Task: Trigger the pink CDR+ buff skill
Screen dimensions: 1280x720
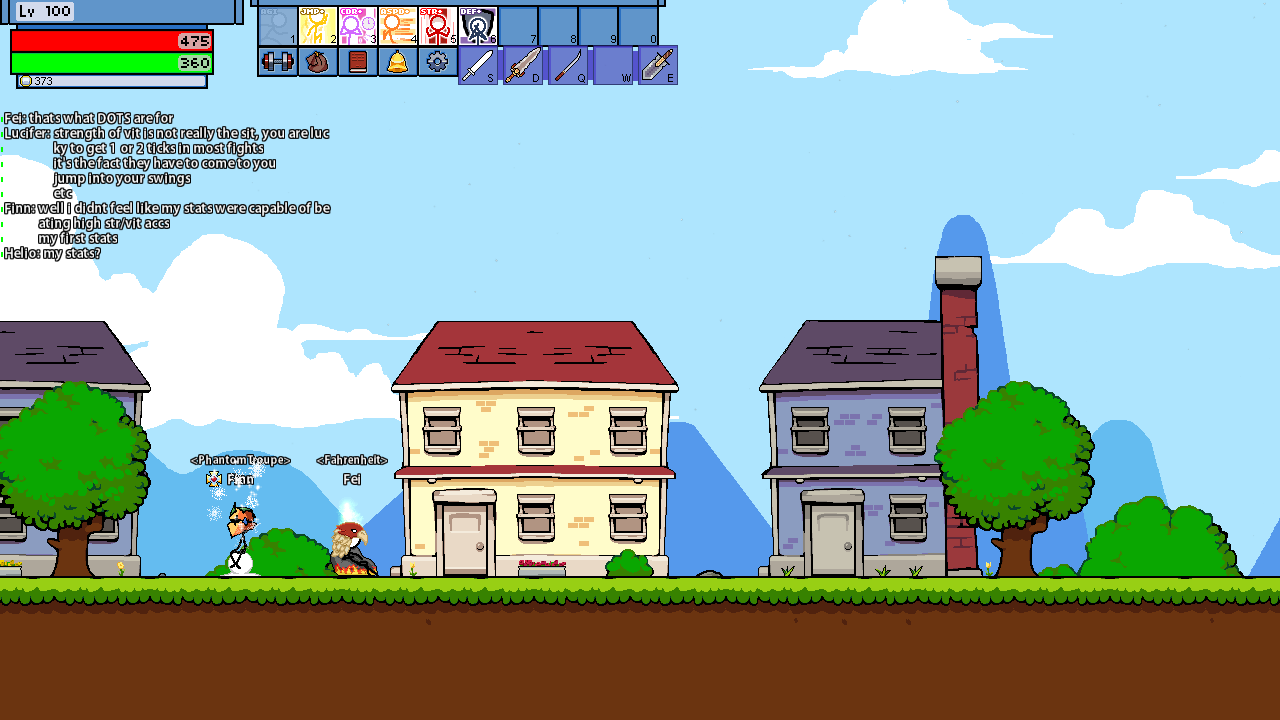Action: coord(358,27)
